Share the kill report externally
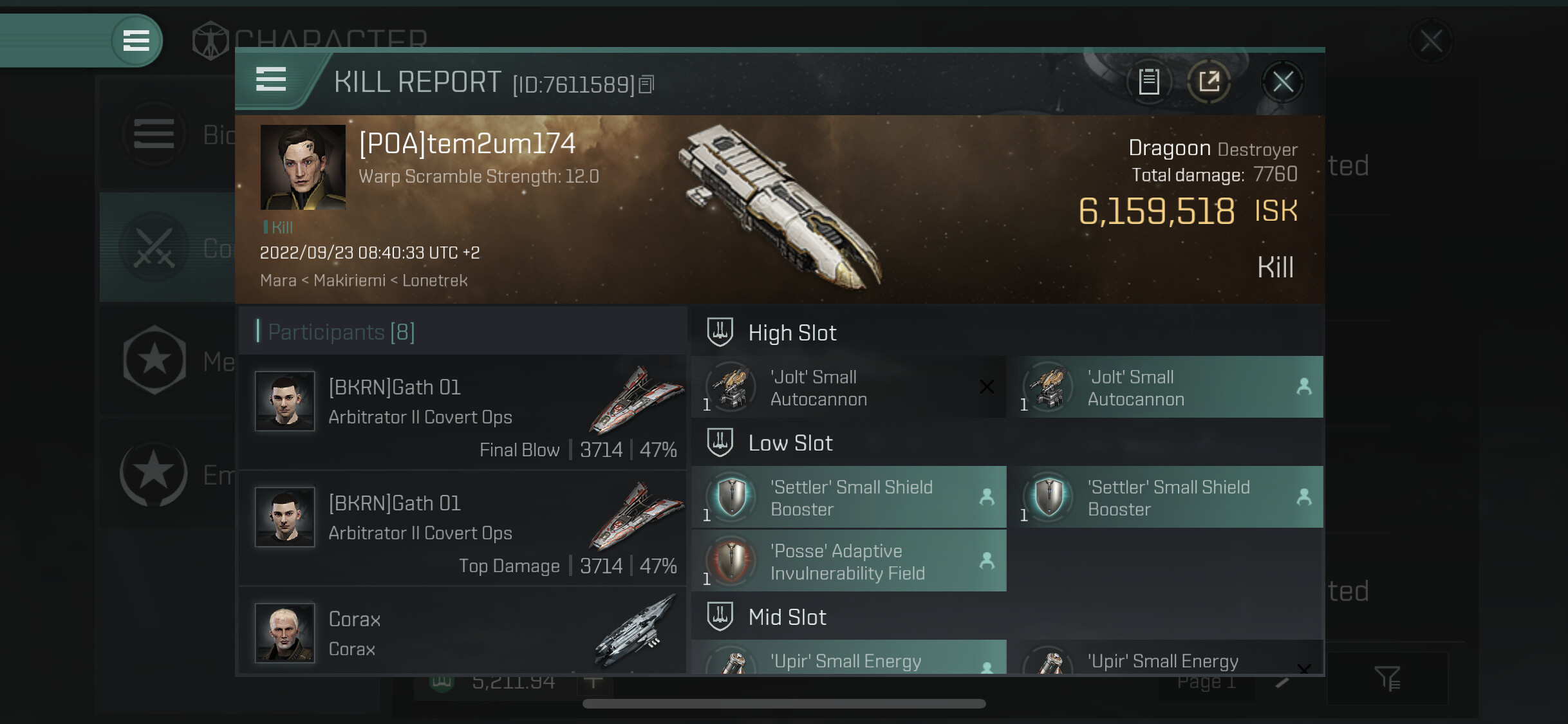 (1209, 82)
